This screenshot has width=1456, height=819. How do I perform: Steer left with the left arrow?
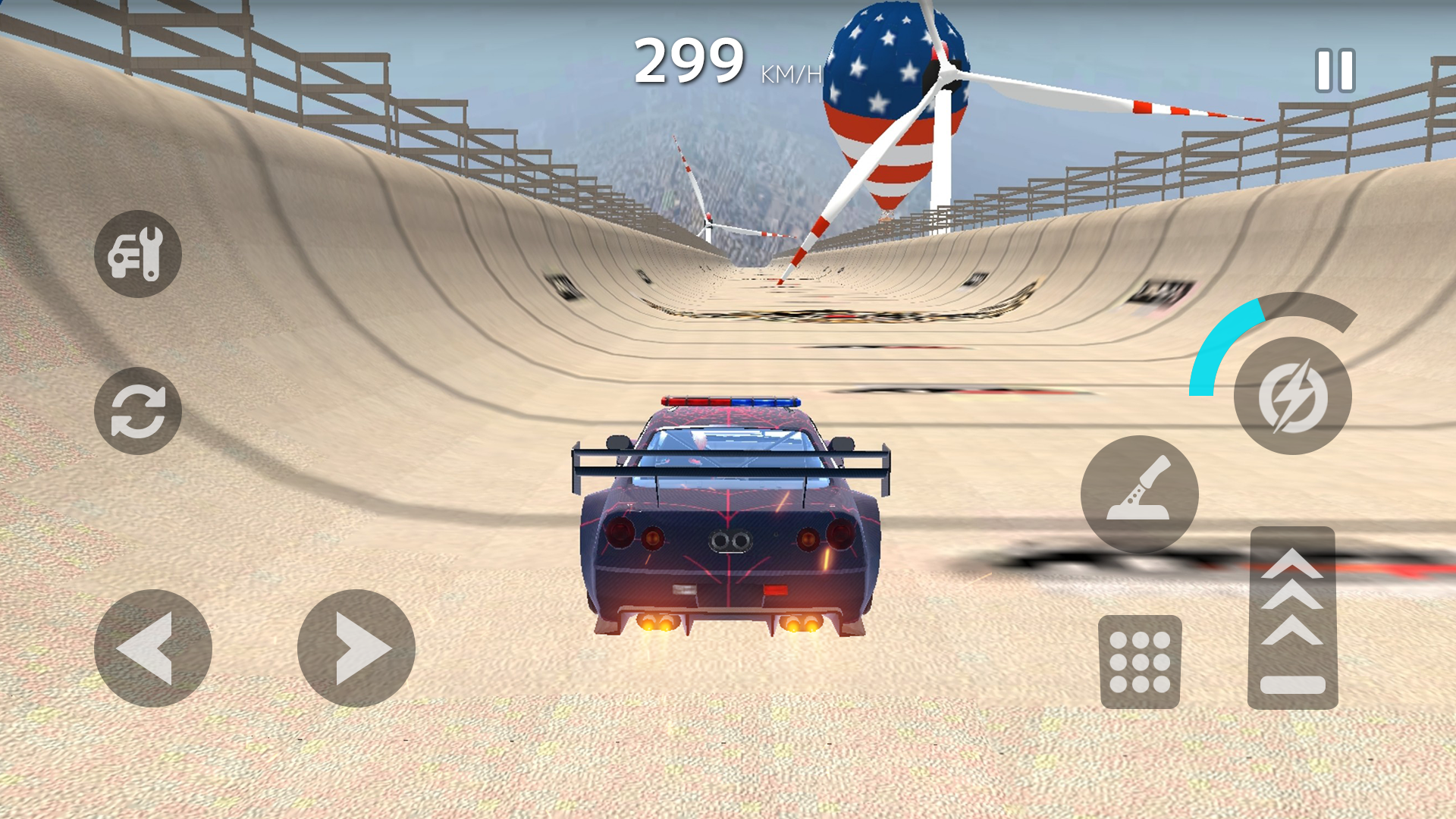coord(152,648)
